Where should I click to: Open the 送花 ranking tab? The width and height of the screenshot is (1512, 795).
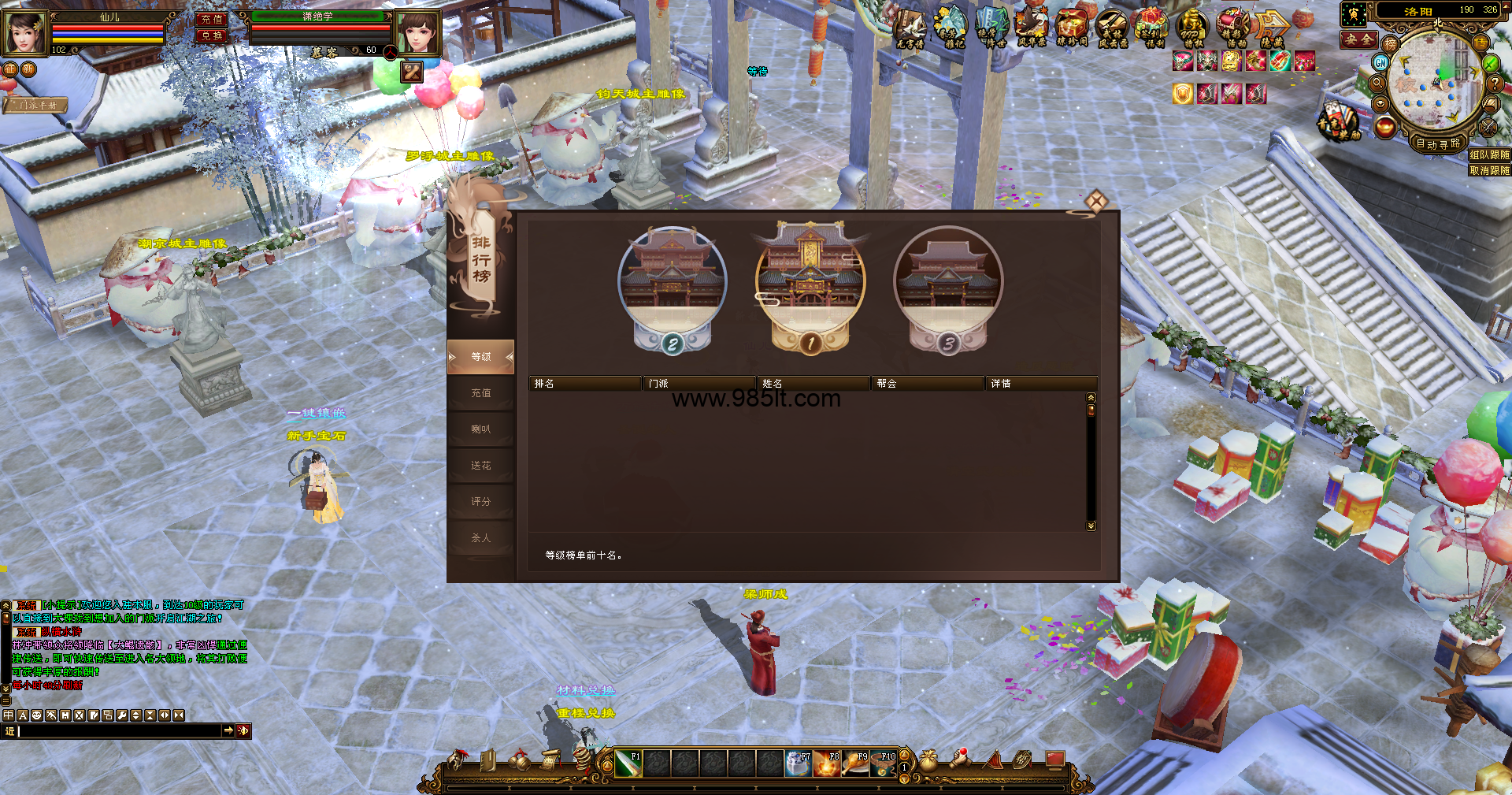coord(480,466)
